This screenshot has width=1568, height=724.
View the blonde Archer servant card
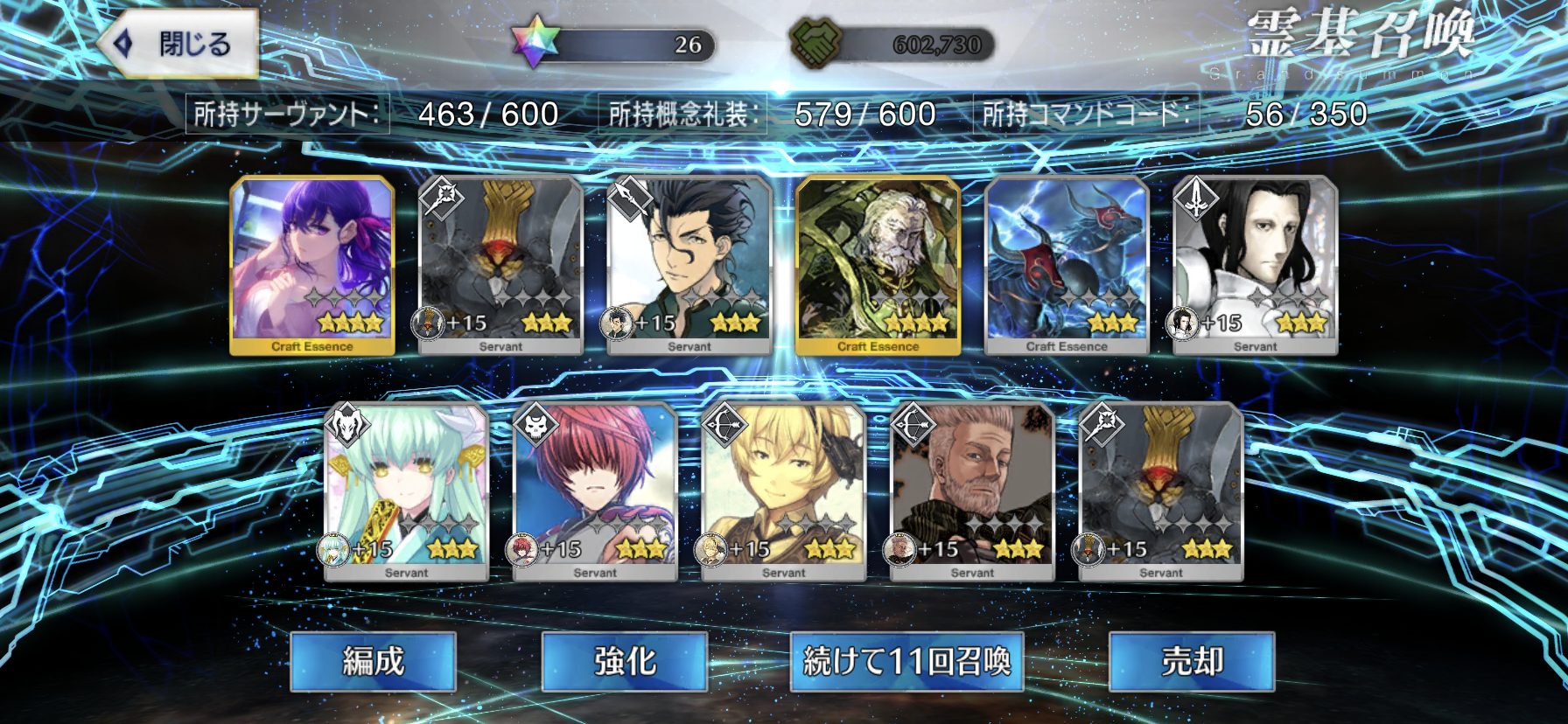coord(784,491)
